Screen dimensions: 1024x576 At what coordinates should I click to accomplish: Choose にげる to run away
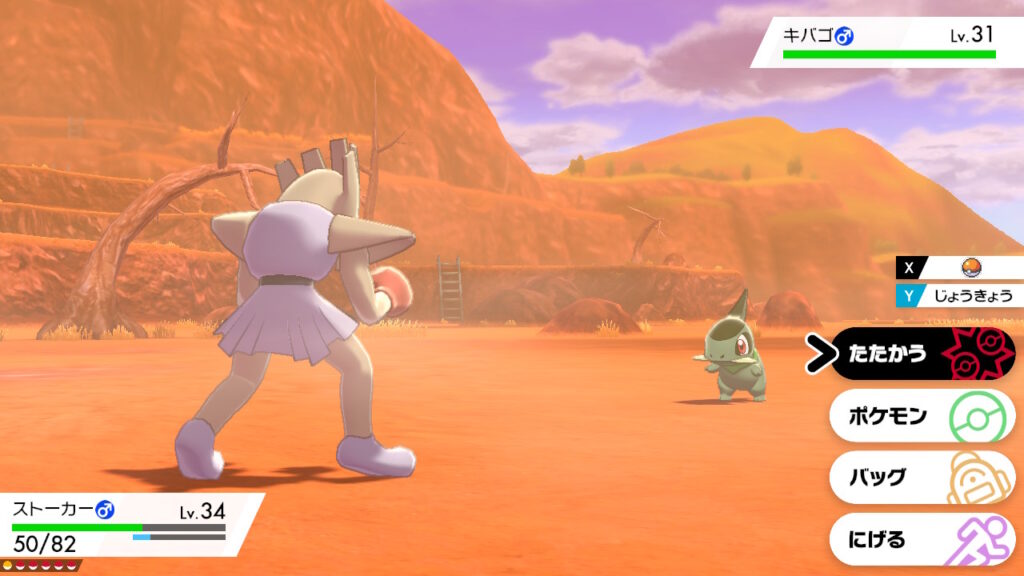click(922, 539)
